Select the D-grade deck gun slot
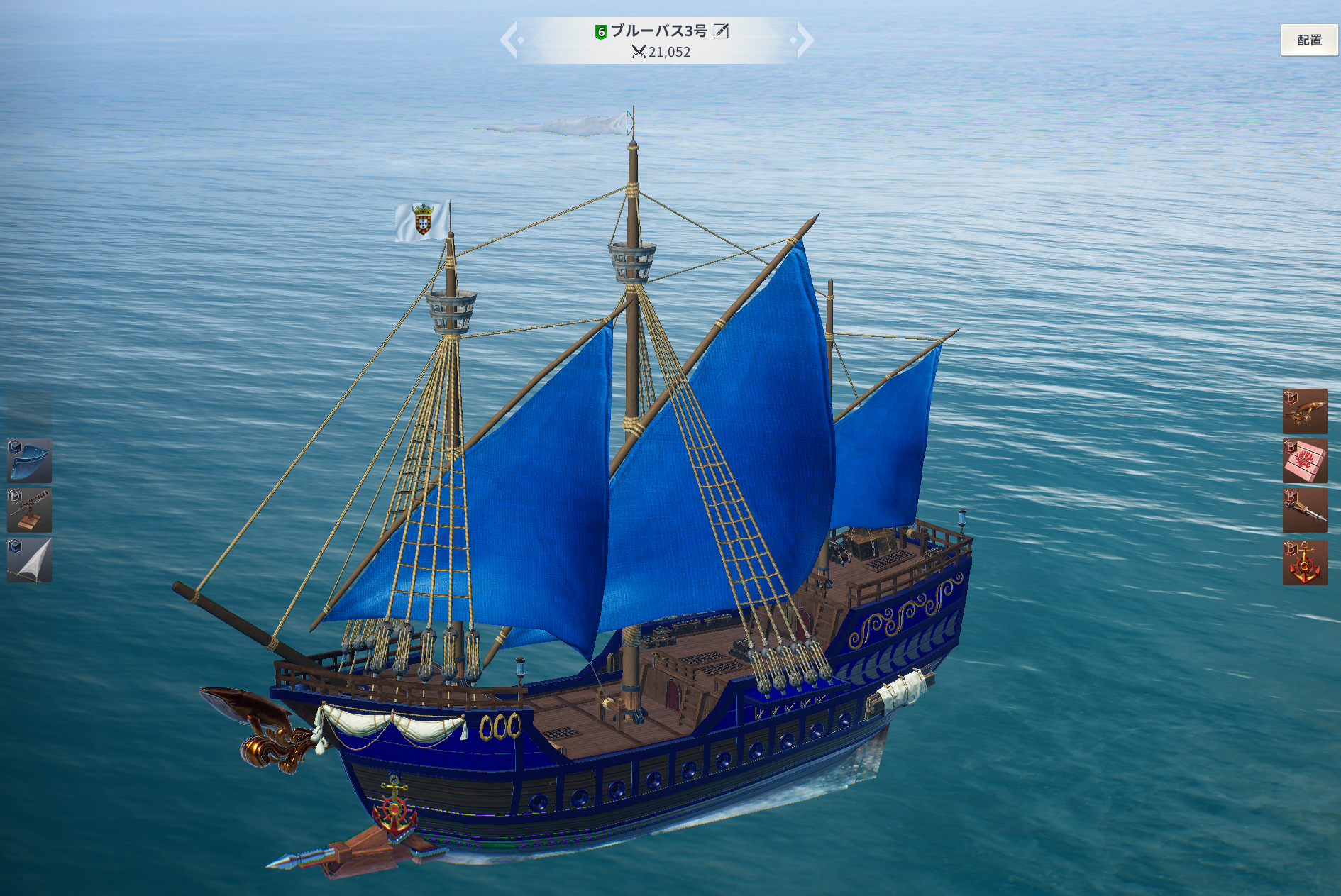 coord(29,510)
